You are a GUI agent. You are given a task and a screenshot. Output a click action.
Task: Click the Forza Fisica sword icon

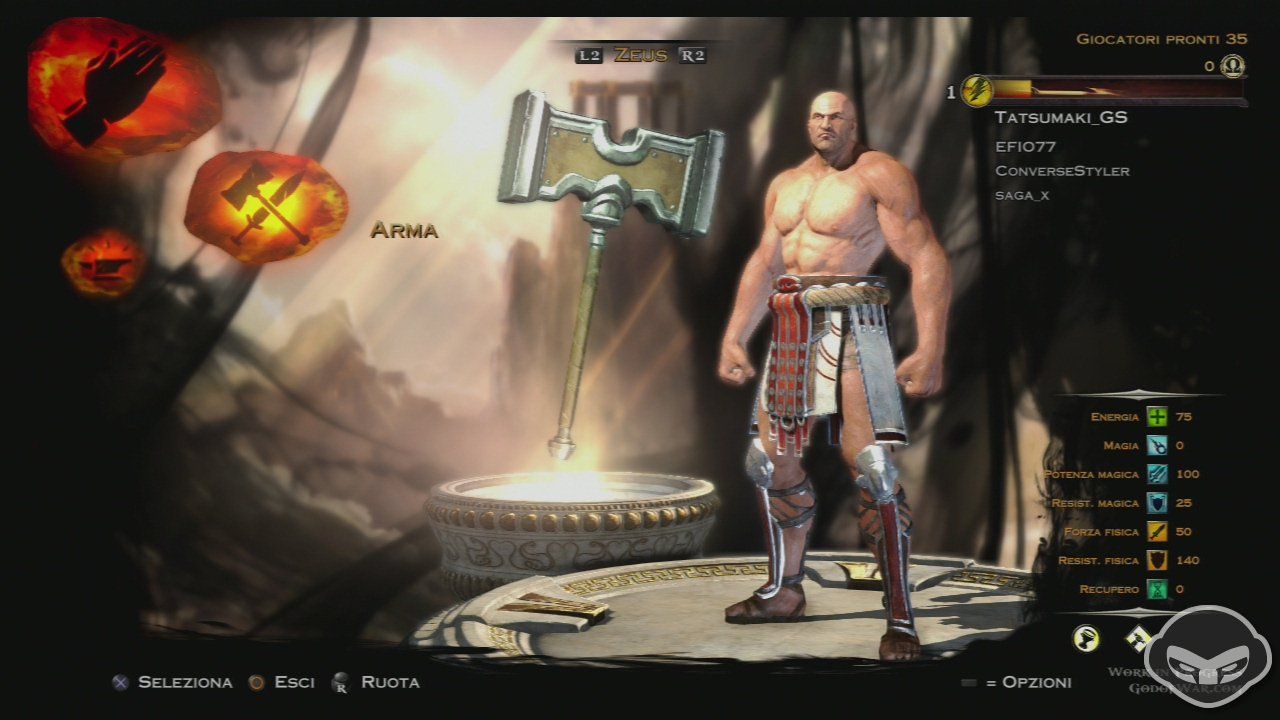[x=1160, y=532]
